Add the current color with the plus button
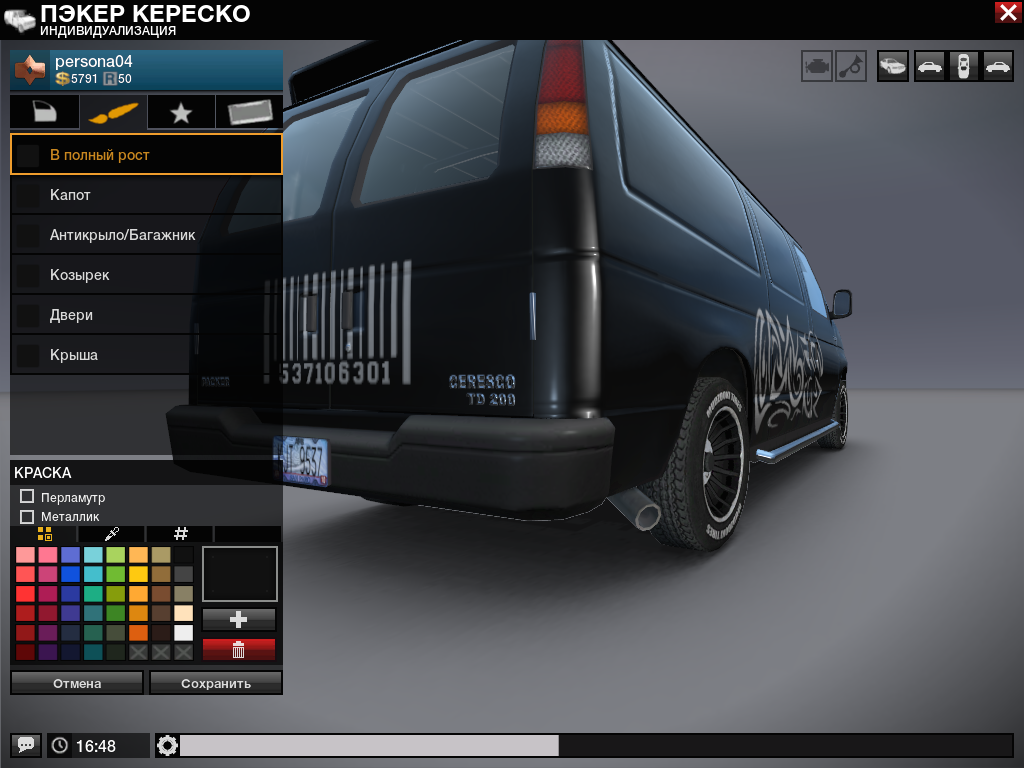1024x768 pixels. [239, 620]
